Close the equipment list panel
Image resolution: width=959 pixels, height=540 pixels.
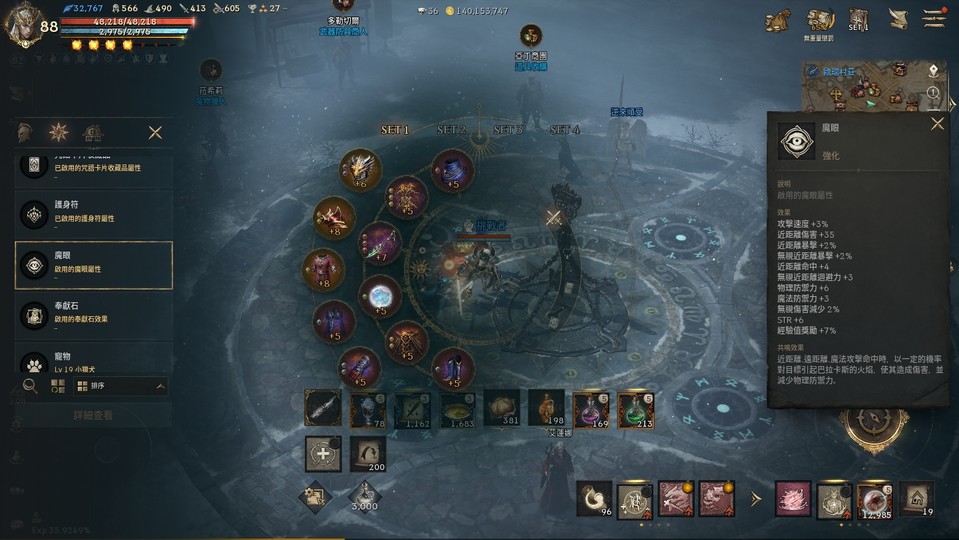coord(155,132)
